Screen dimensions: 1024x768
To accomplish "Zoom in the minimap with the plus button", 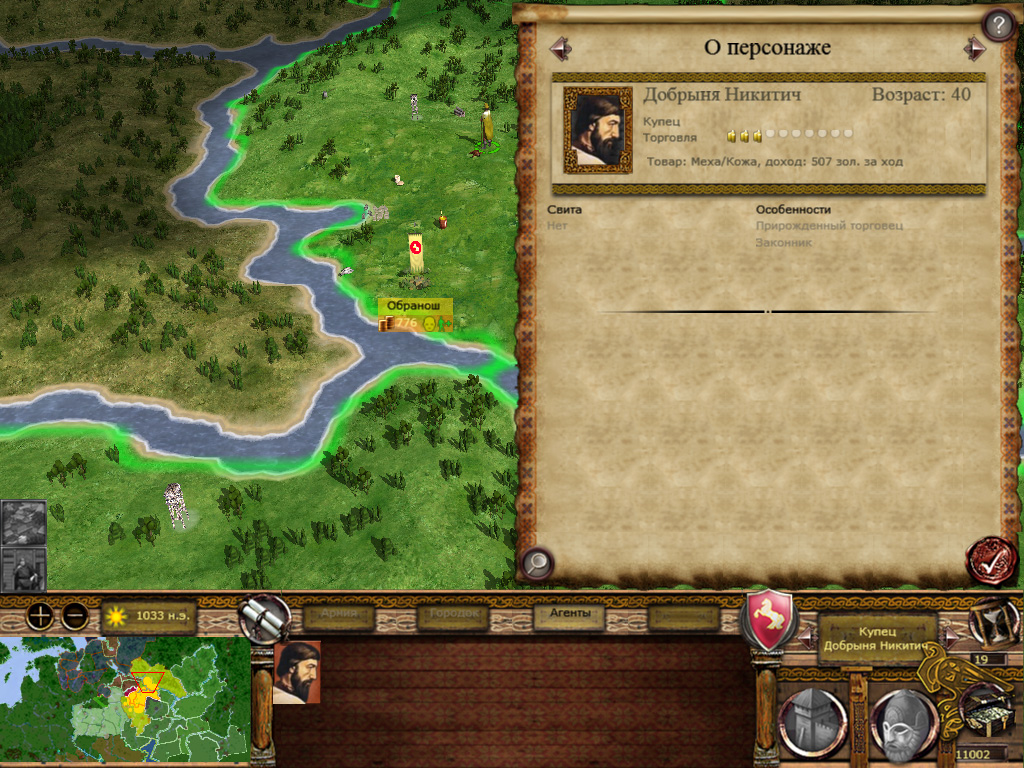I will (40, 616).
